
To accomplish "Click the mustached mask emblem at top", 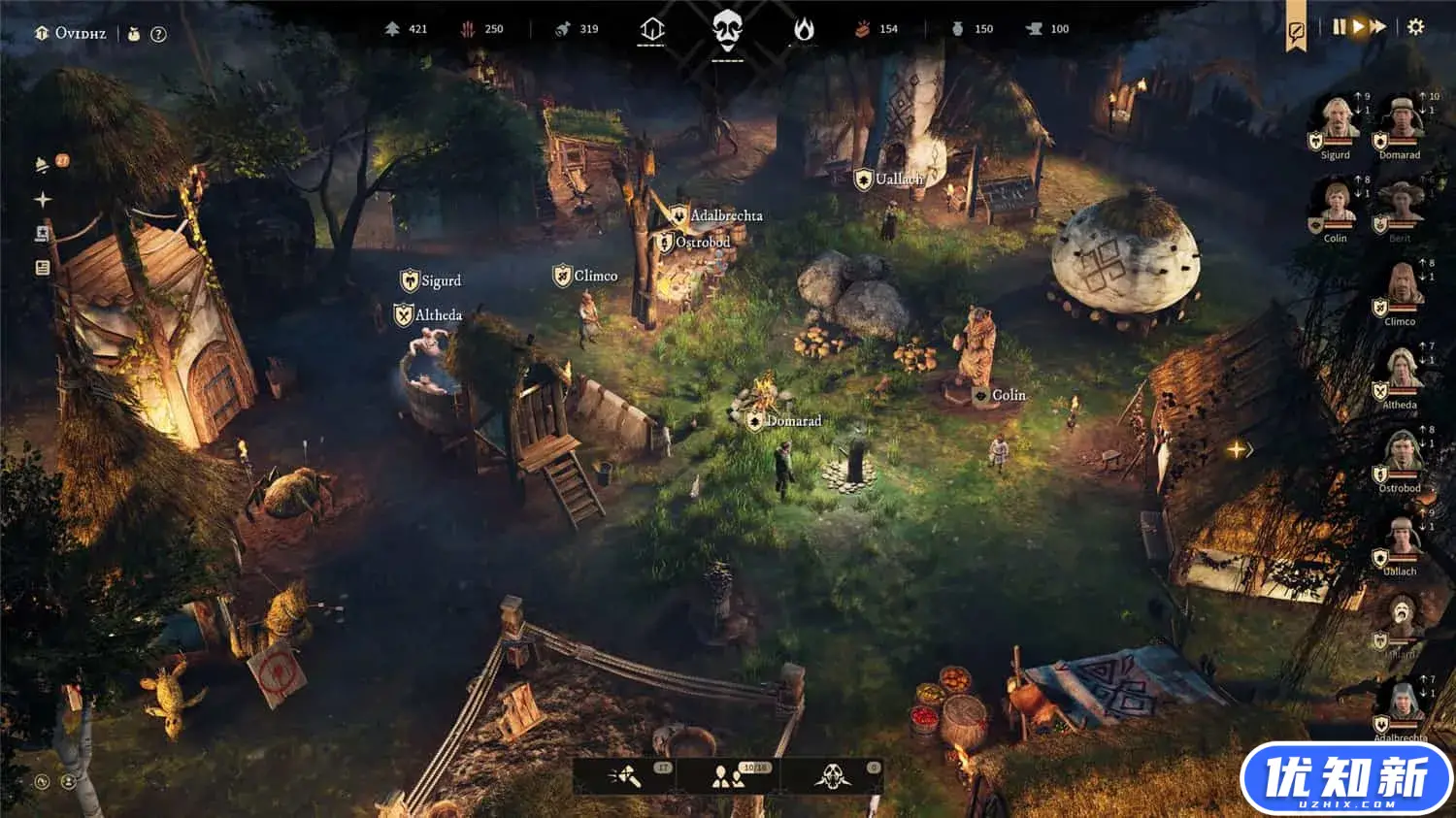I will (x=727, y=30).
